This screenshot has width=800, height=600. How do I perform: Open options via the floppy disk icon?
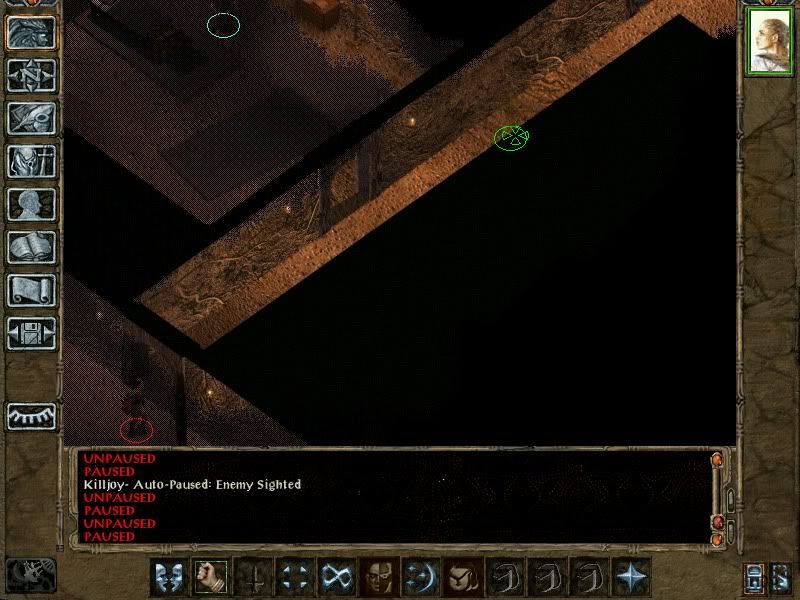(x=31, y=333)
